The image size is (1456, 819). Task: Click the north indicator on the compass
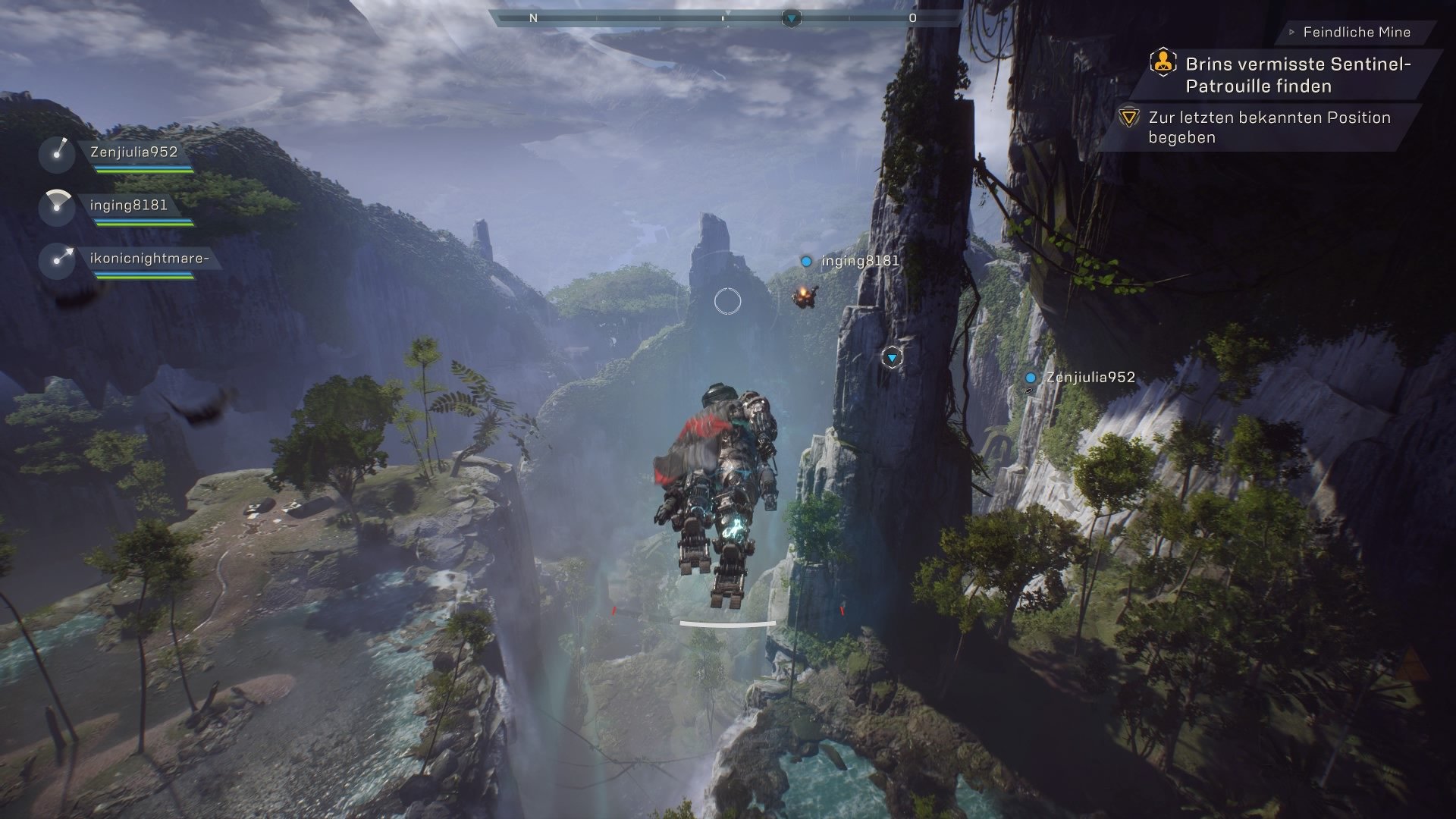[x=533, y=18]
